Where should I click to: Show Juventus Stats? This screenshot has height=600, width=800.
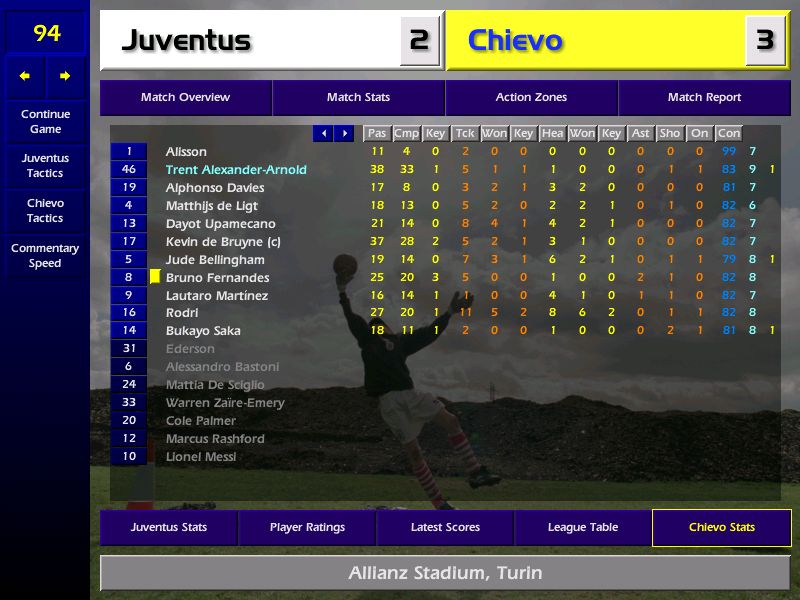point(169,527)
